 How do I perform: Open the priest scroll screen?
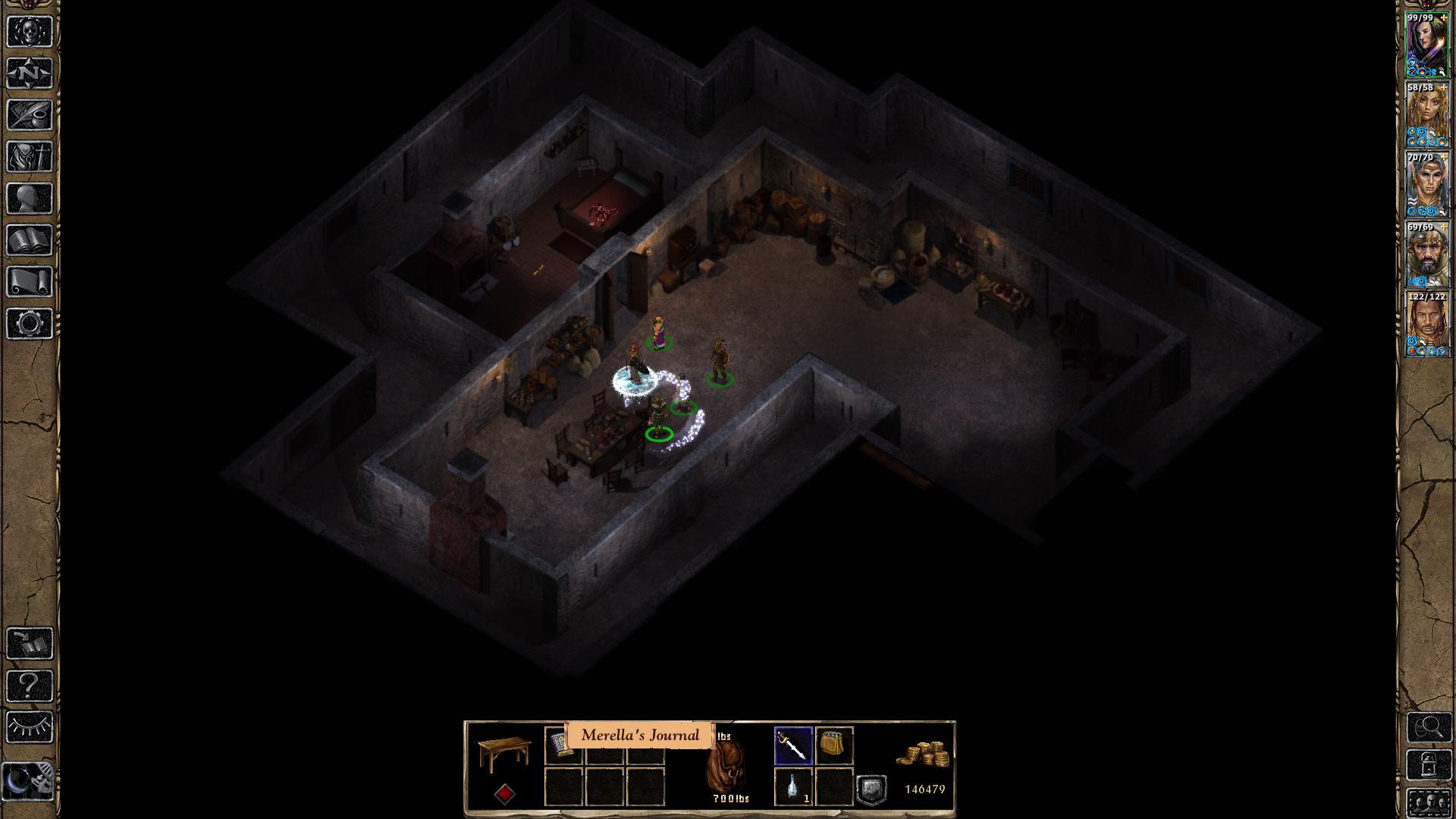pos(30,282)
